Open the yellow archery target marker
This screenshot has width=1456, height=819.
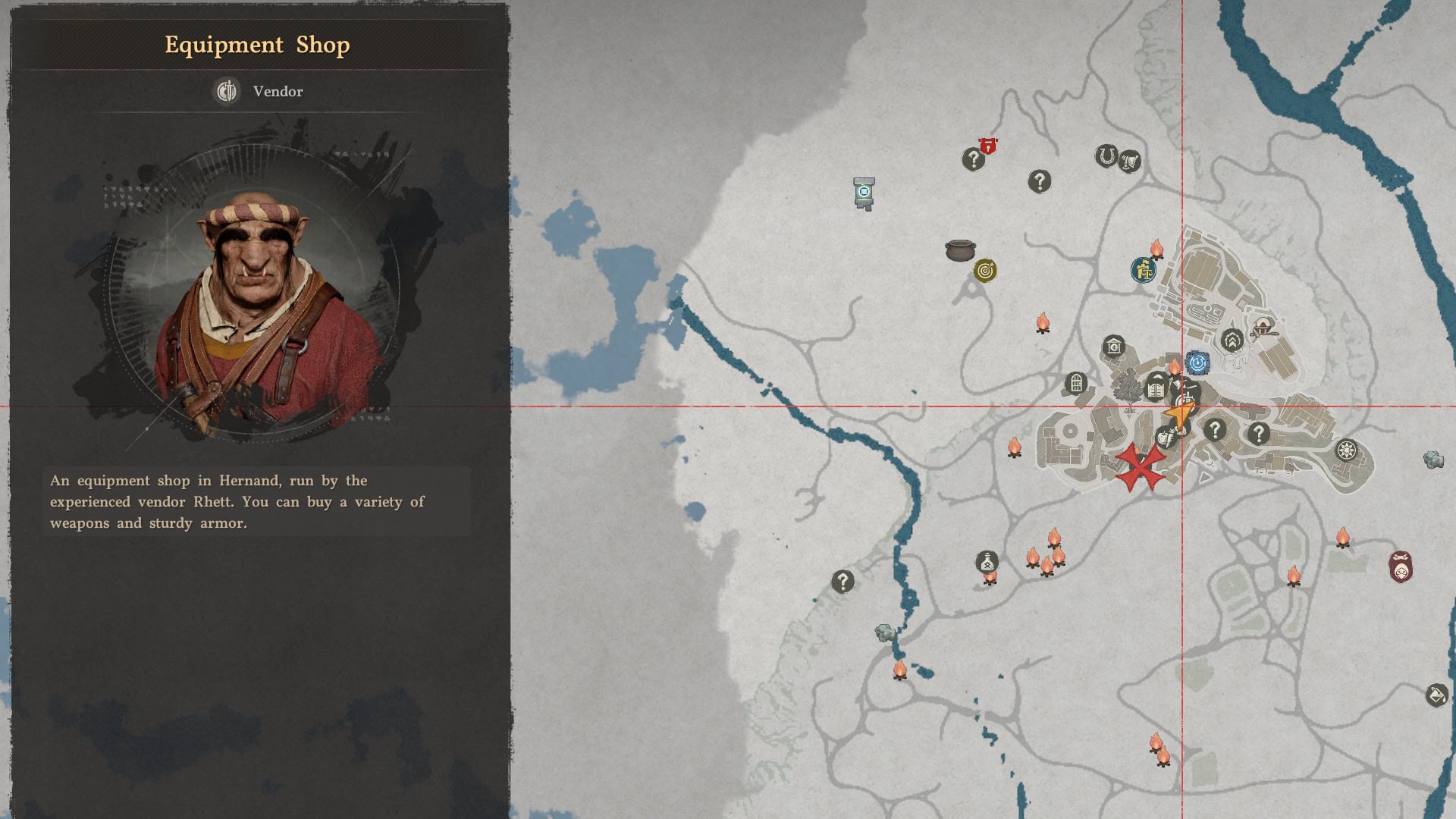(x=985, y=271)
